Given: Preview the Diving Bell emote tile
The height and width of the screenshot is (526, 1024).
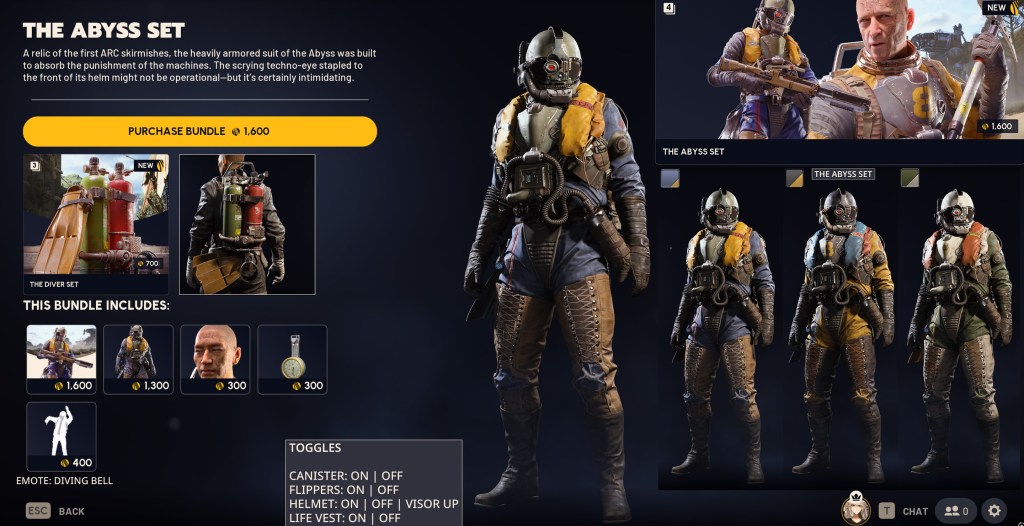Looking at the screenshot, I should click(x=61, y=436).
